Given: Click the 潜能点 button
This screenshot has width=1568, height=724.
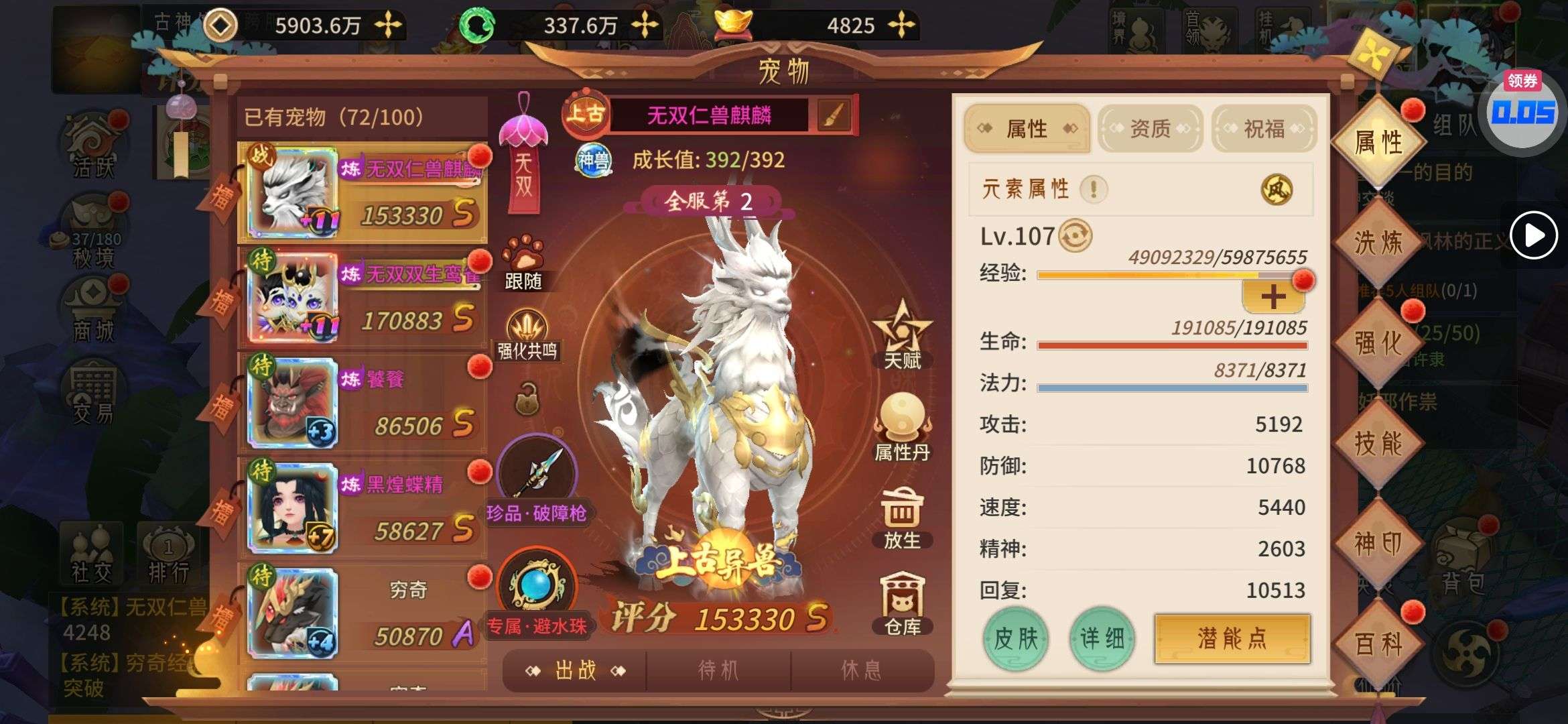Looking at the screenshot, I should coord(1232,638).
